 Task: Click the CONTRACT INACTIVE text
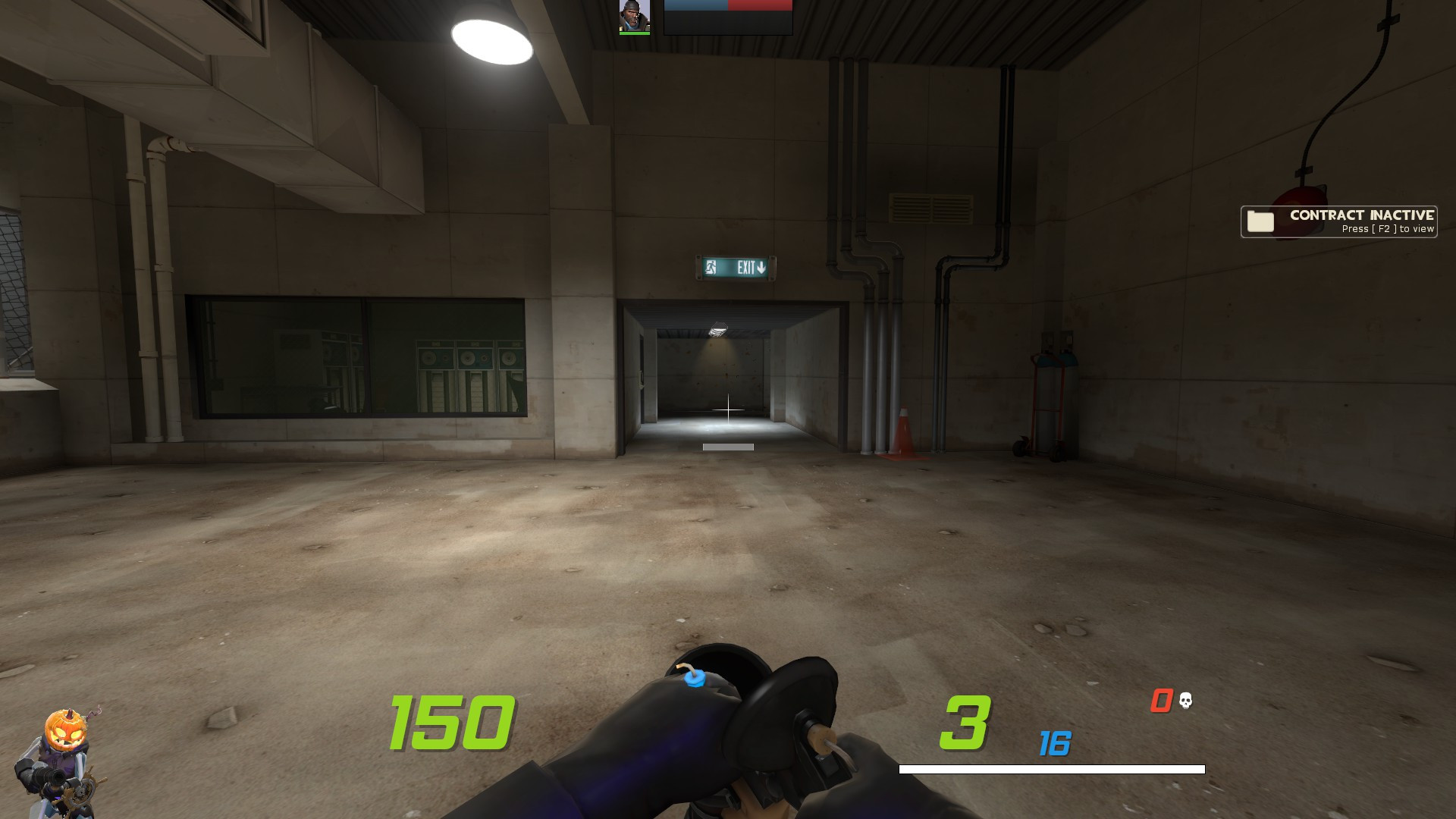point(1363,215)
